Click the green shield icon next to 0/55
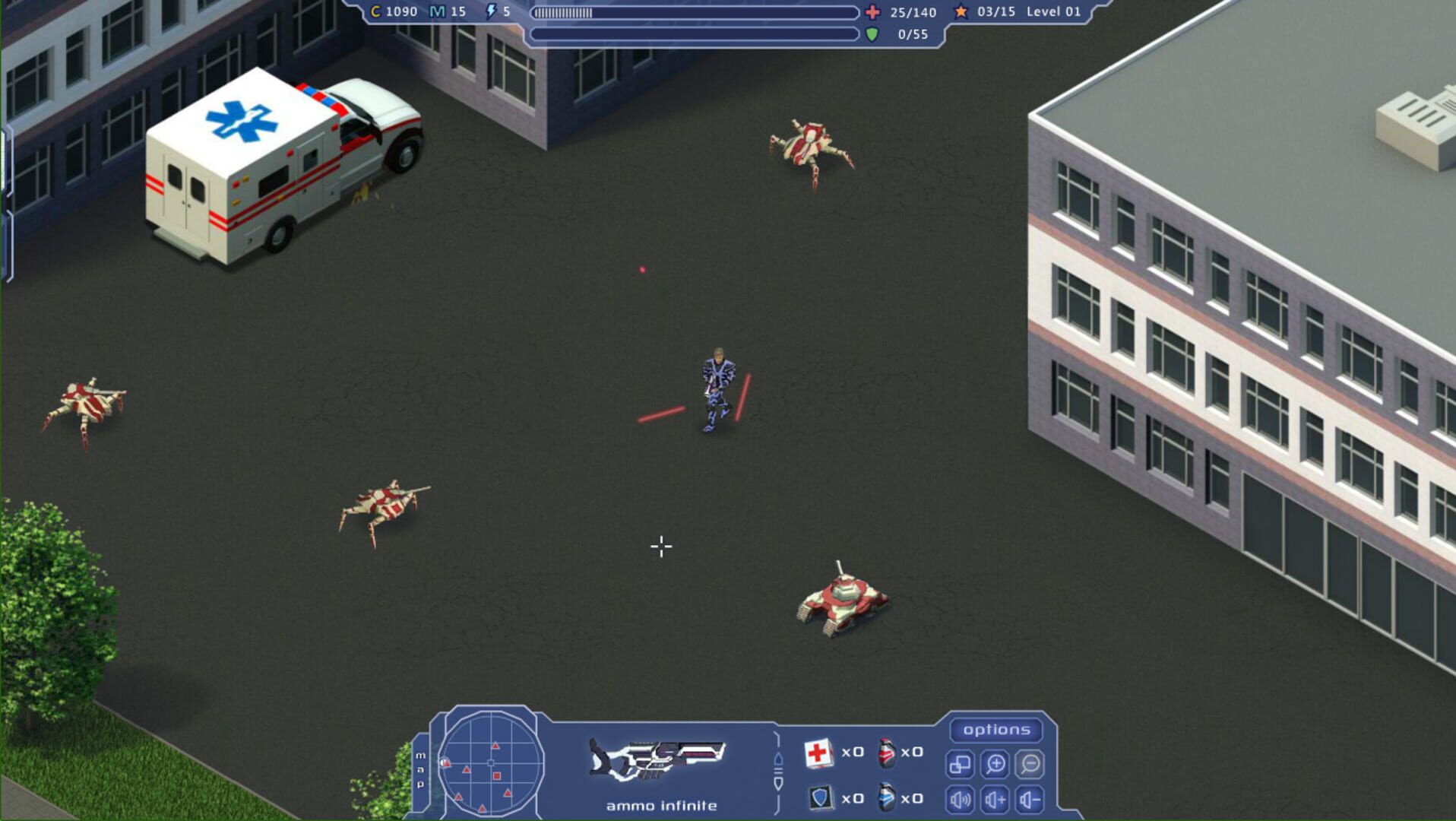This screenshot has width=1456, height=821. click(x=872, y=33)
